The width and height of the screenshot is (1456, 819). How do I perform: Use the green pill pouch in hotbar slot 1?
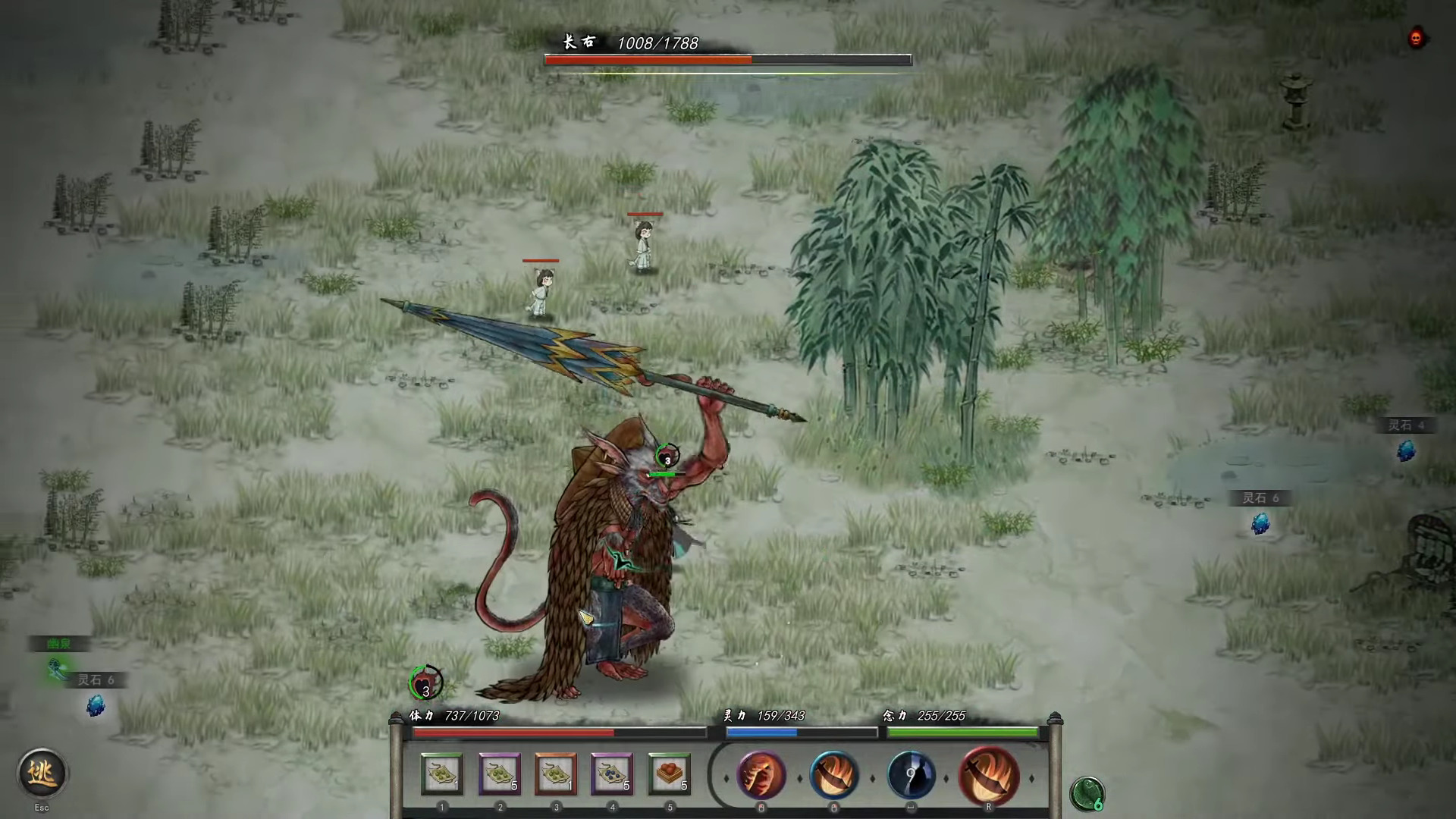point(443,774)
